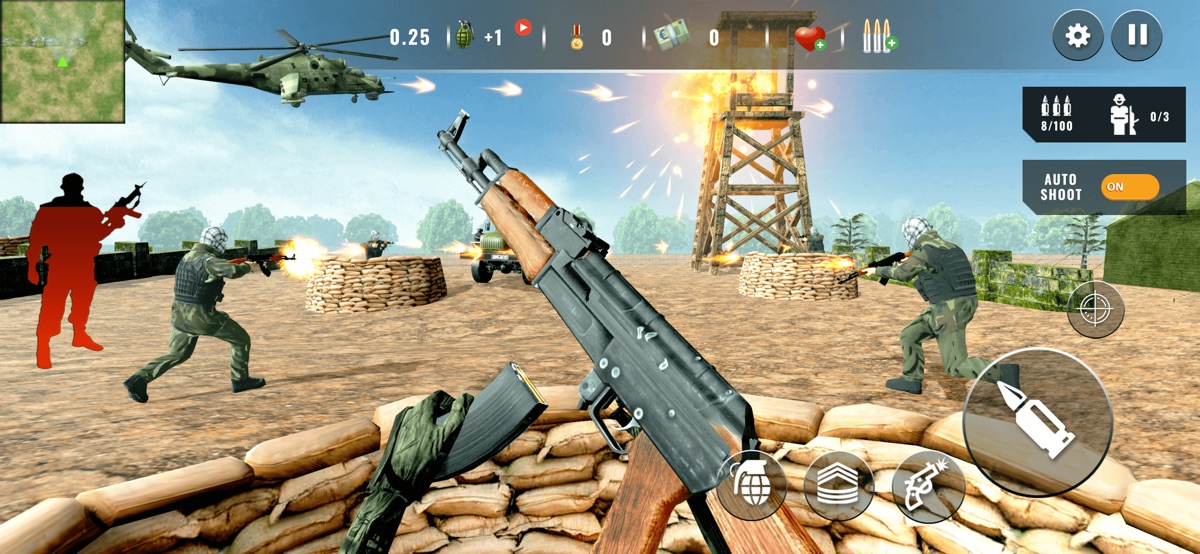Get extra health with heart plus icon
This screenshot has height=554, width=1200.
(809, 38)
